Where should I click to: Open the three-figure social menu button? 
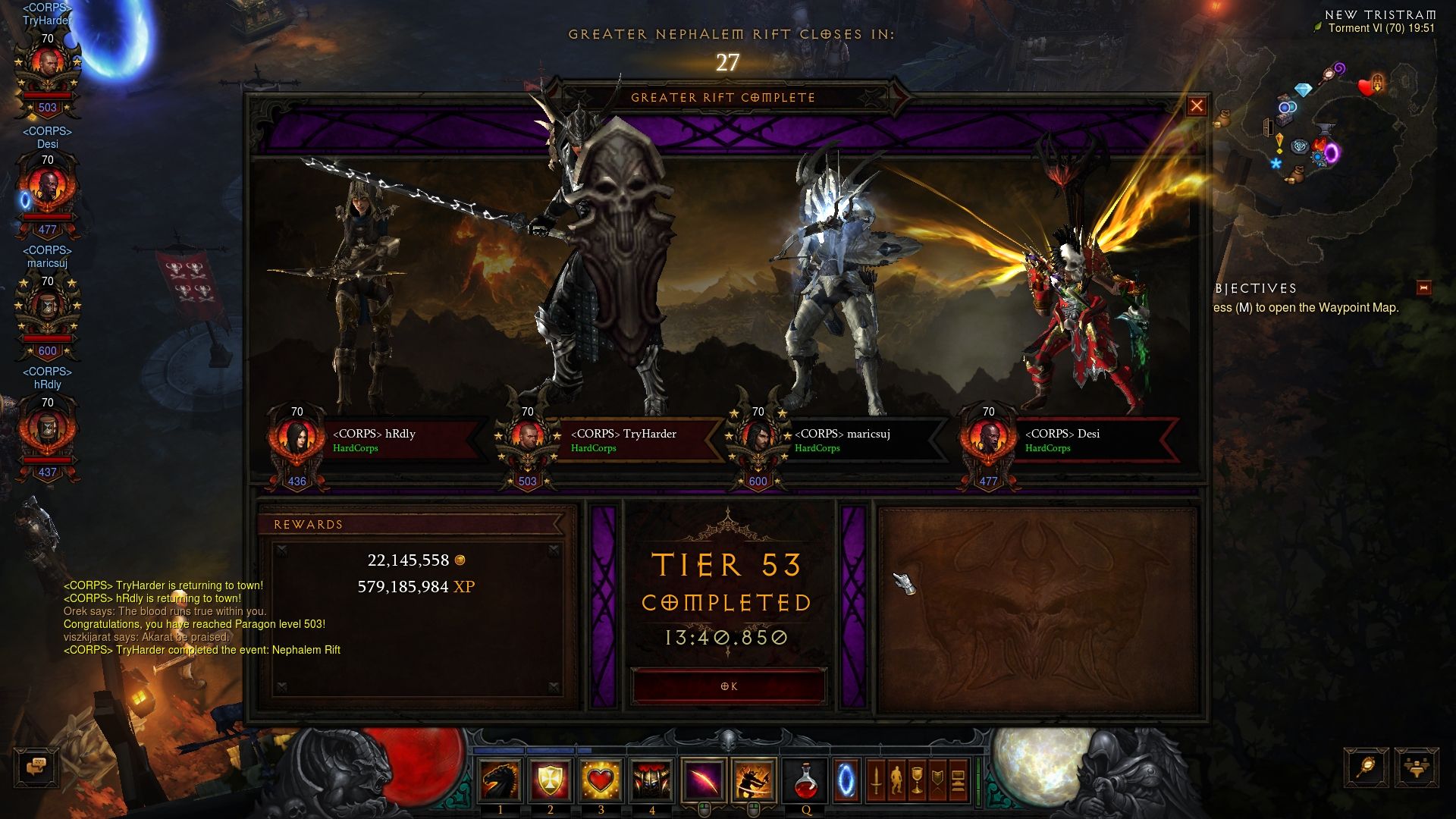1415,767
